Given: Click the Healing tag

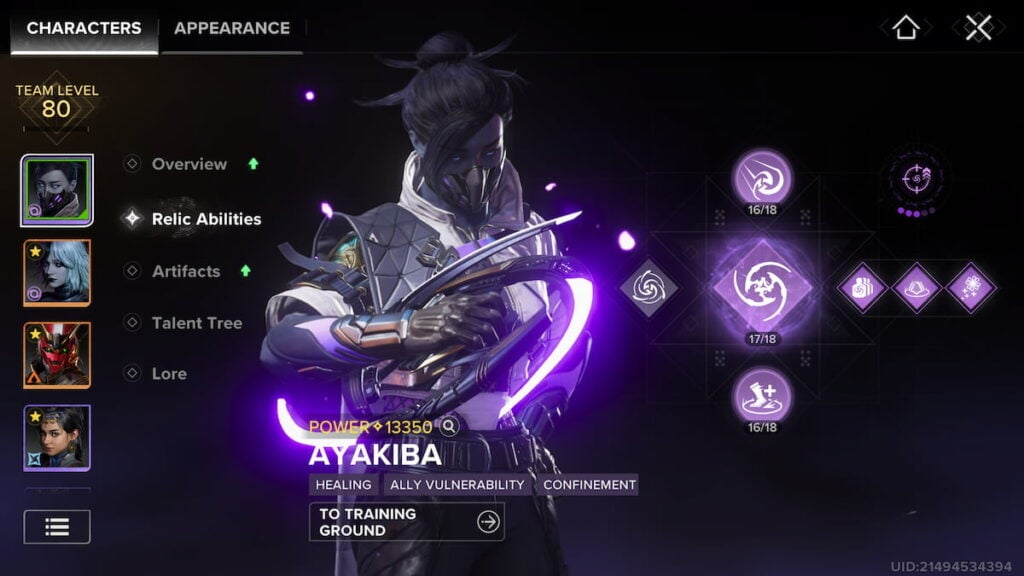Looking at the screenshot, I should [x=343, y=485].
